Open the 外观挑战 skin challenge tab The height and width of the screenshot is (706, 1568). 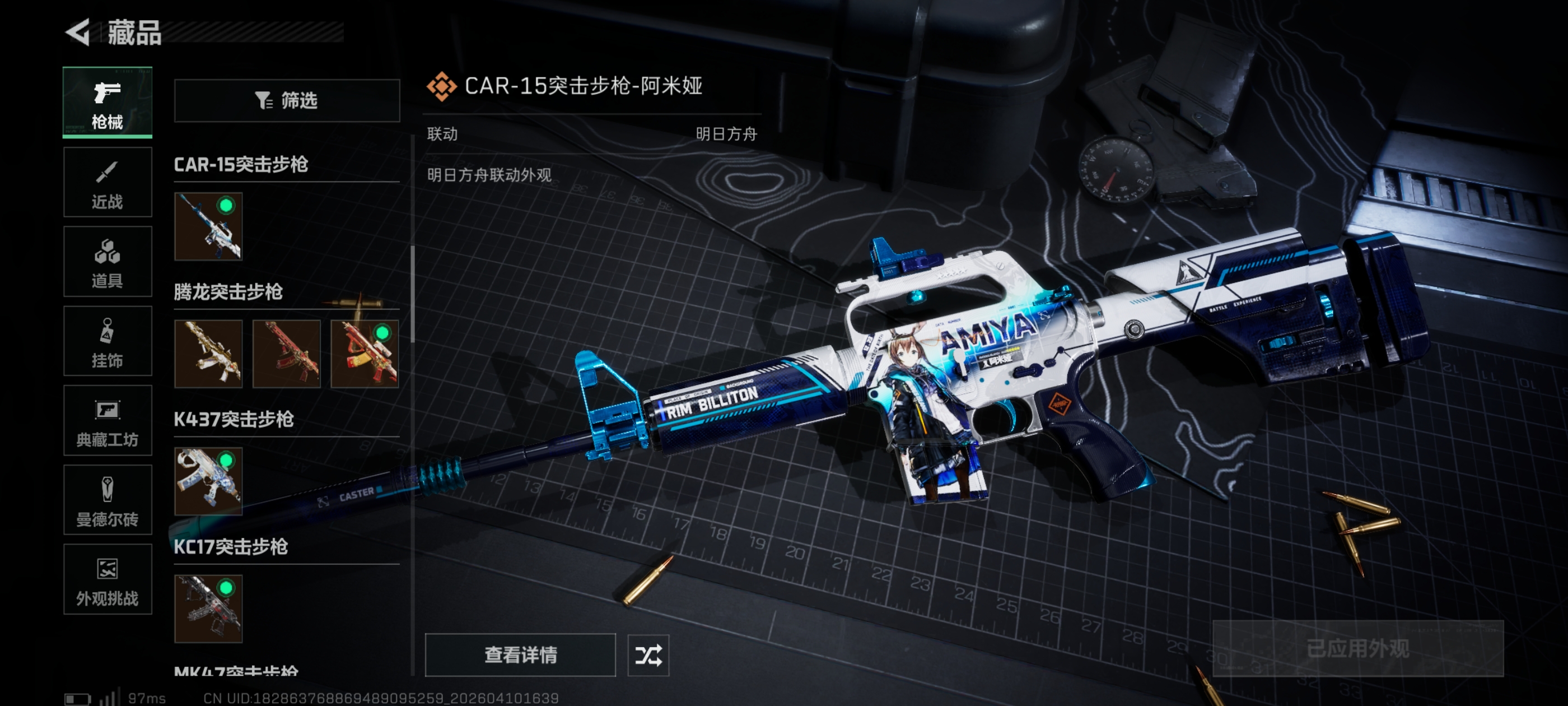[x=107, y=579]
